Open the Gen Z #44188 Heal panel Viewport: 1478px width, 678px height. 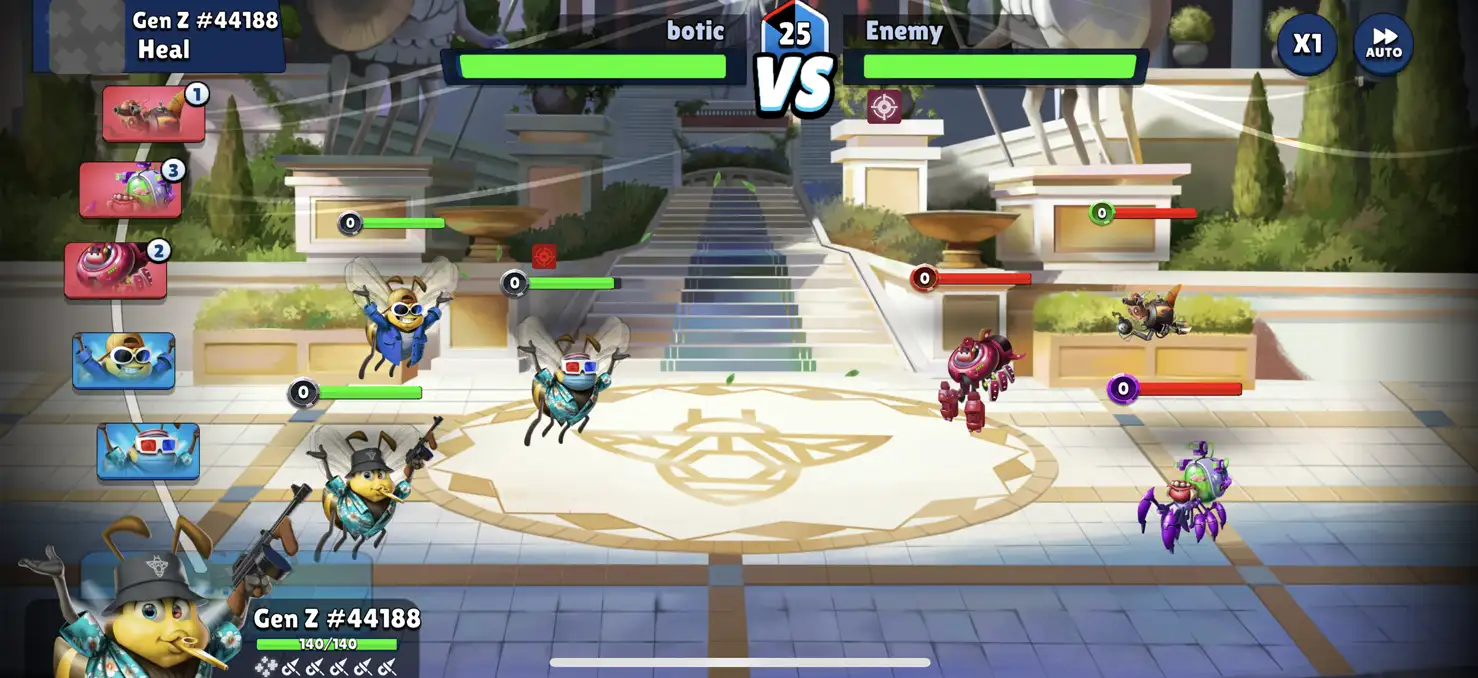(x=160, y=36)
